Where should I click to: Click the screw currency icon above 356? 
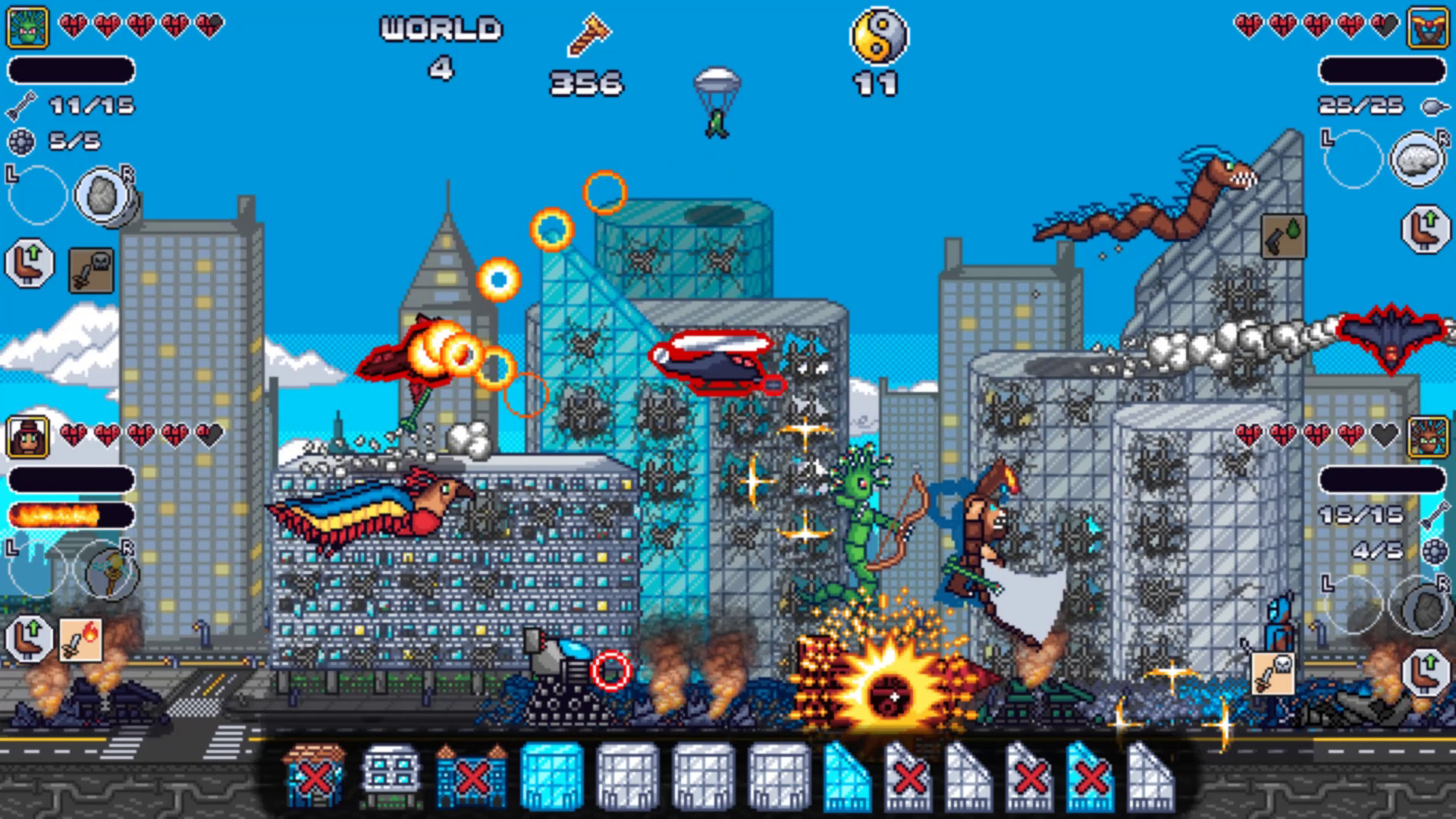click(586, 36)
